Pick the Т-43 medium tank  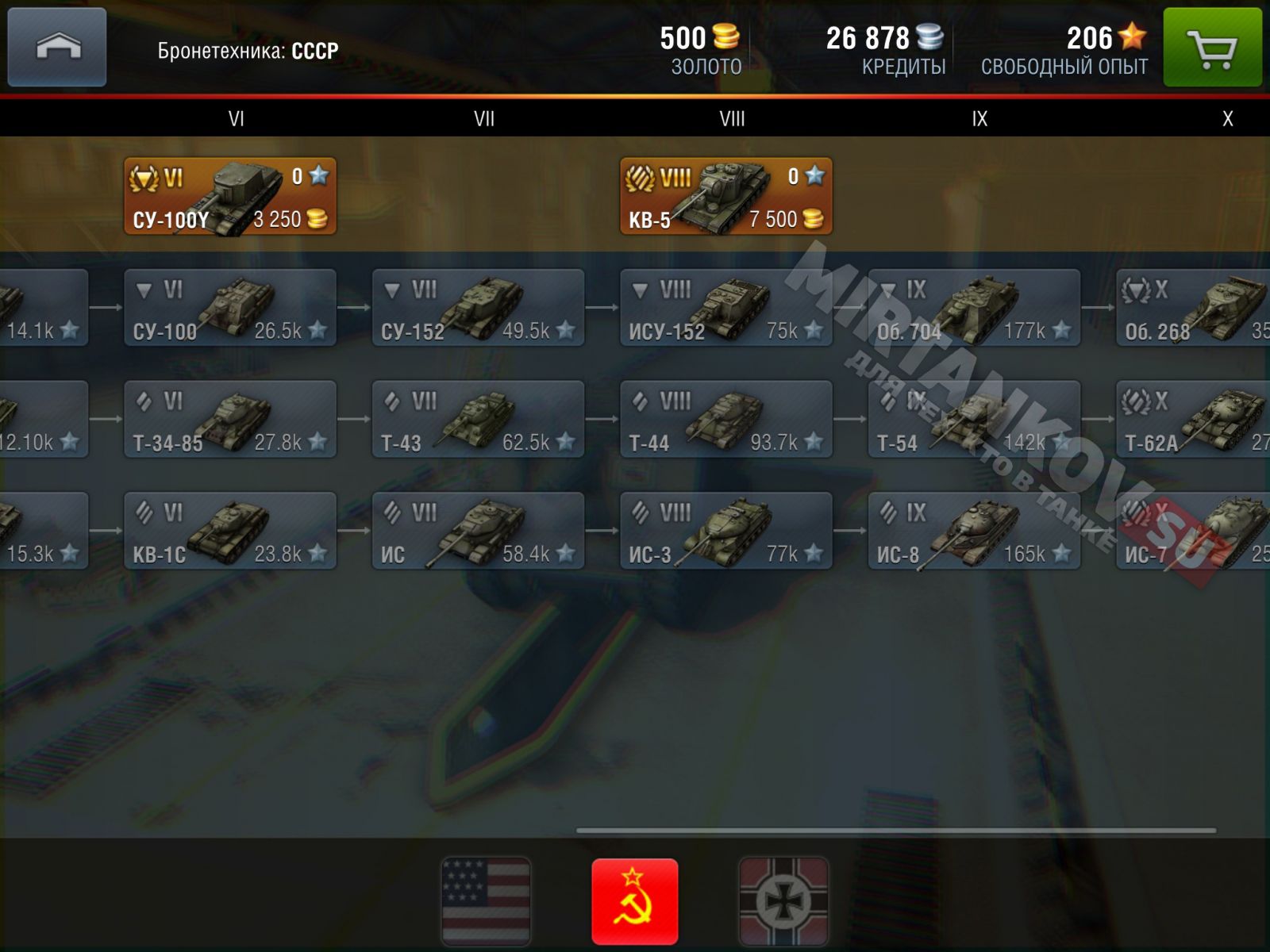[x=478, y=420]
